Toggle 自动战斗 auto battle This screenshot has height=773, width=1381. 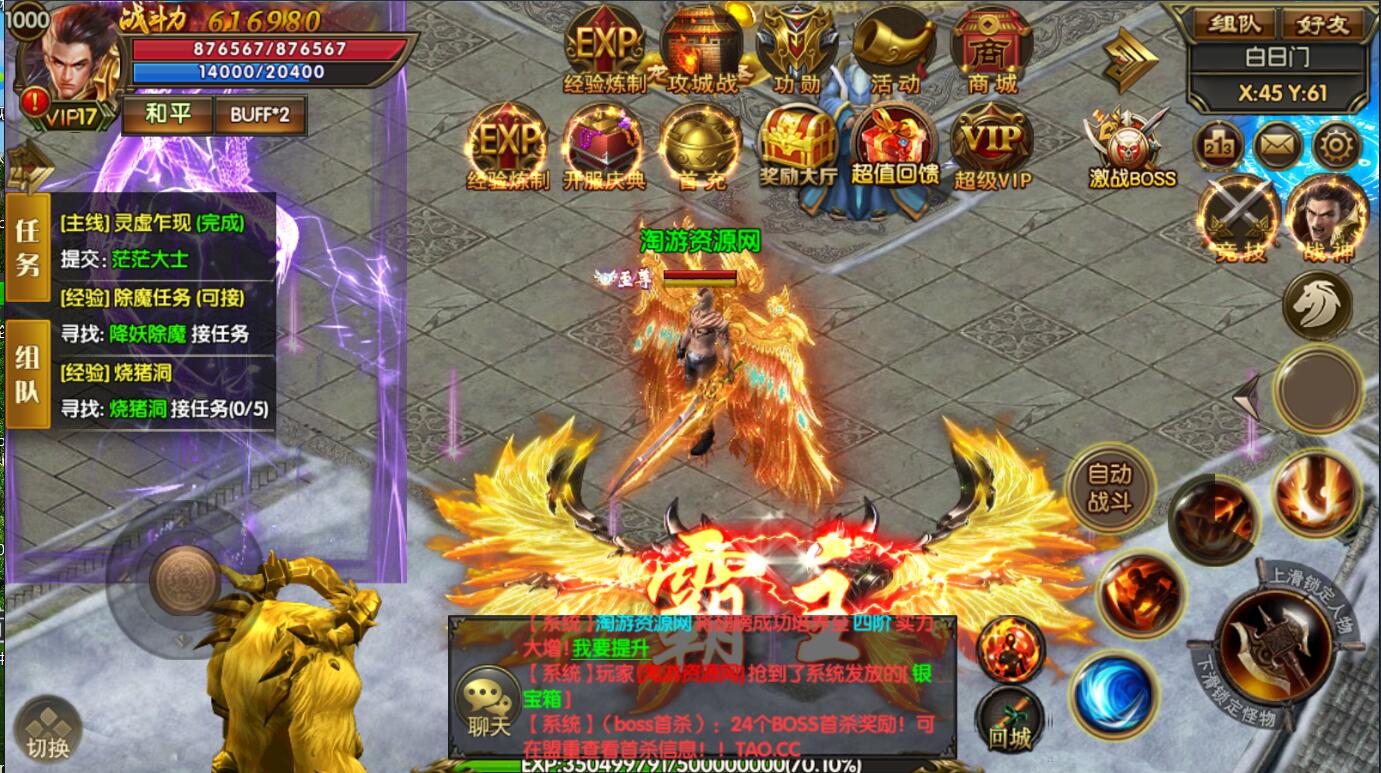click(1109, 488)
